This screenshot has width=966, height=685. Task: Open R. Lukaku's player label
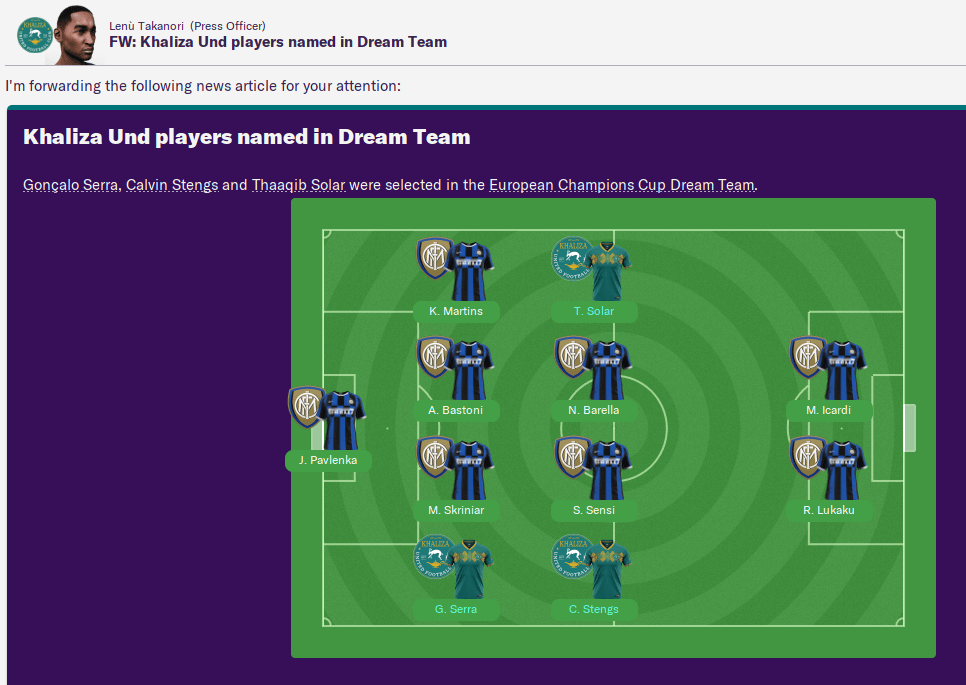[x=829, y=510]
